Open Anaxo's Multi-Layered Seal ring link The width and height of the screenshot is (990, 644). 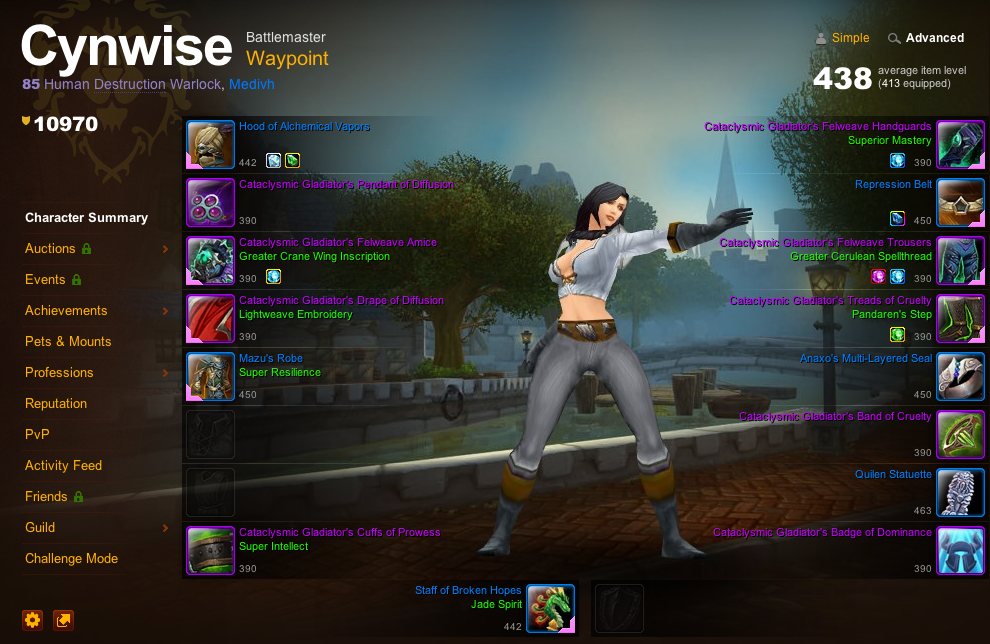coord(865,358)
